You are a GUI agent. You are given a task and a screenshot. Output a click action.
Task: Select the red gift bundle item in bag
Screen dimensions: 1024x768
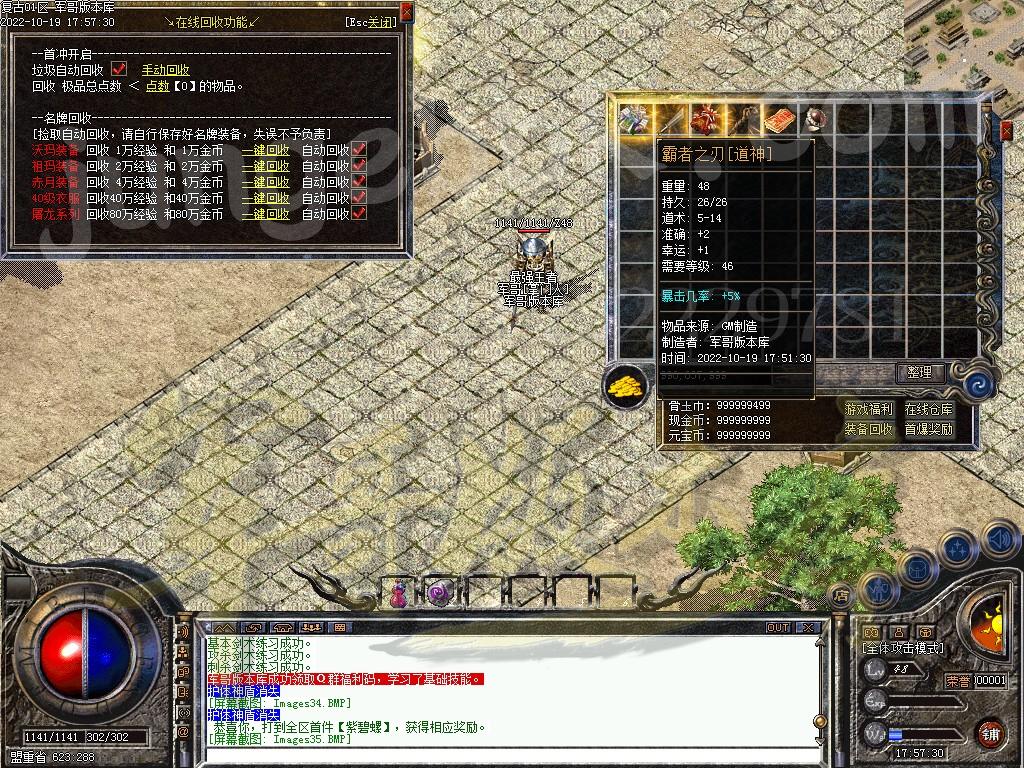706,120
